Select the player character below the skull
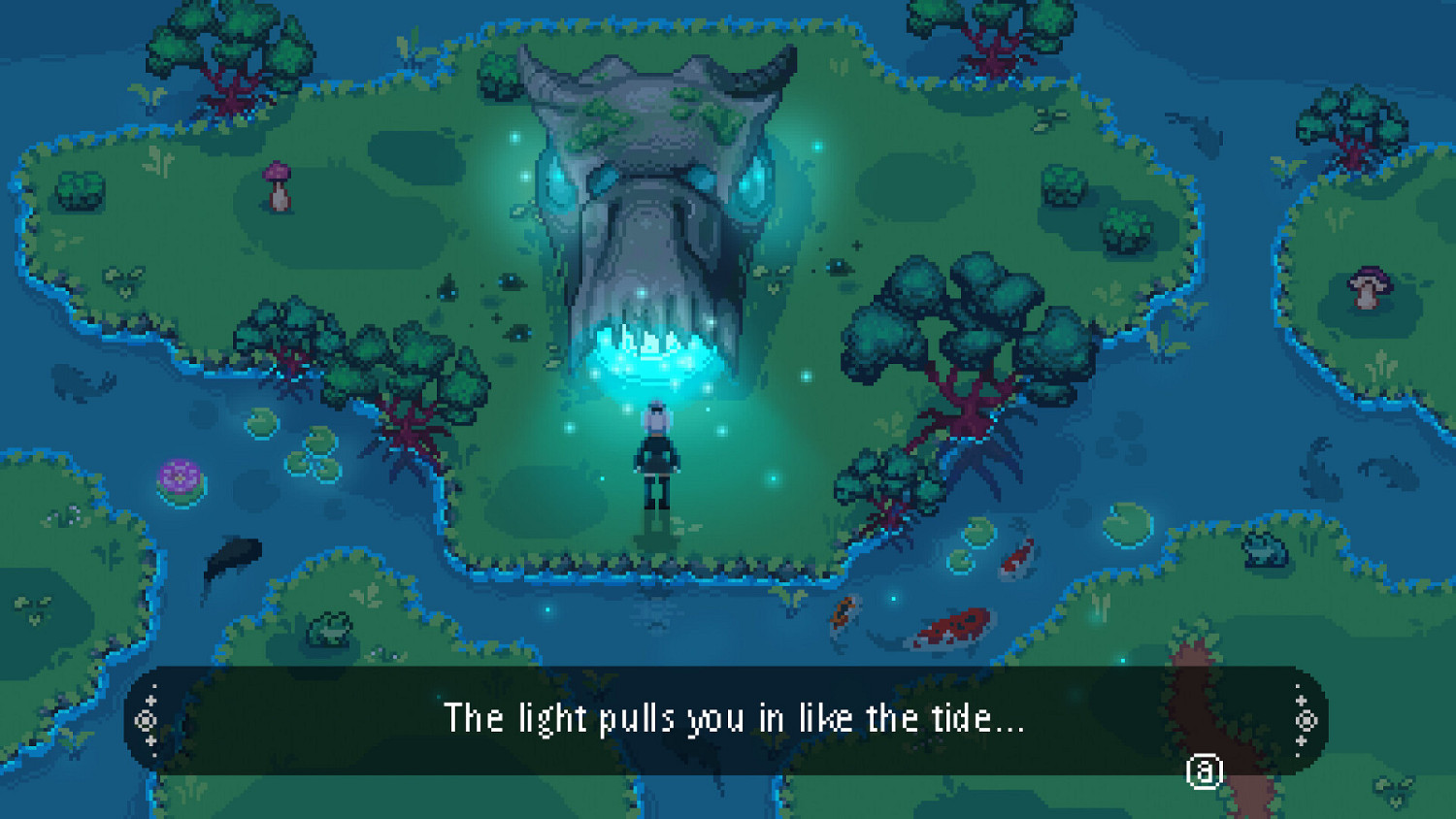The width and height of the screenshot is (1456, 819). click(x=656, y=456)
